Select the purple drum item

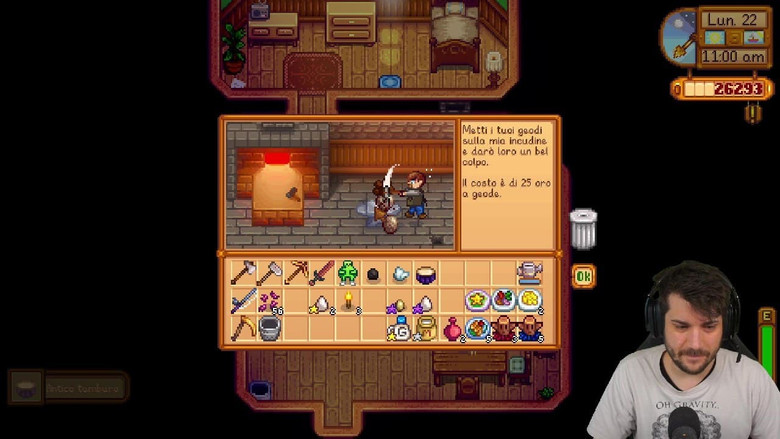(425, 273)
